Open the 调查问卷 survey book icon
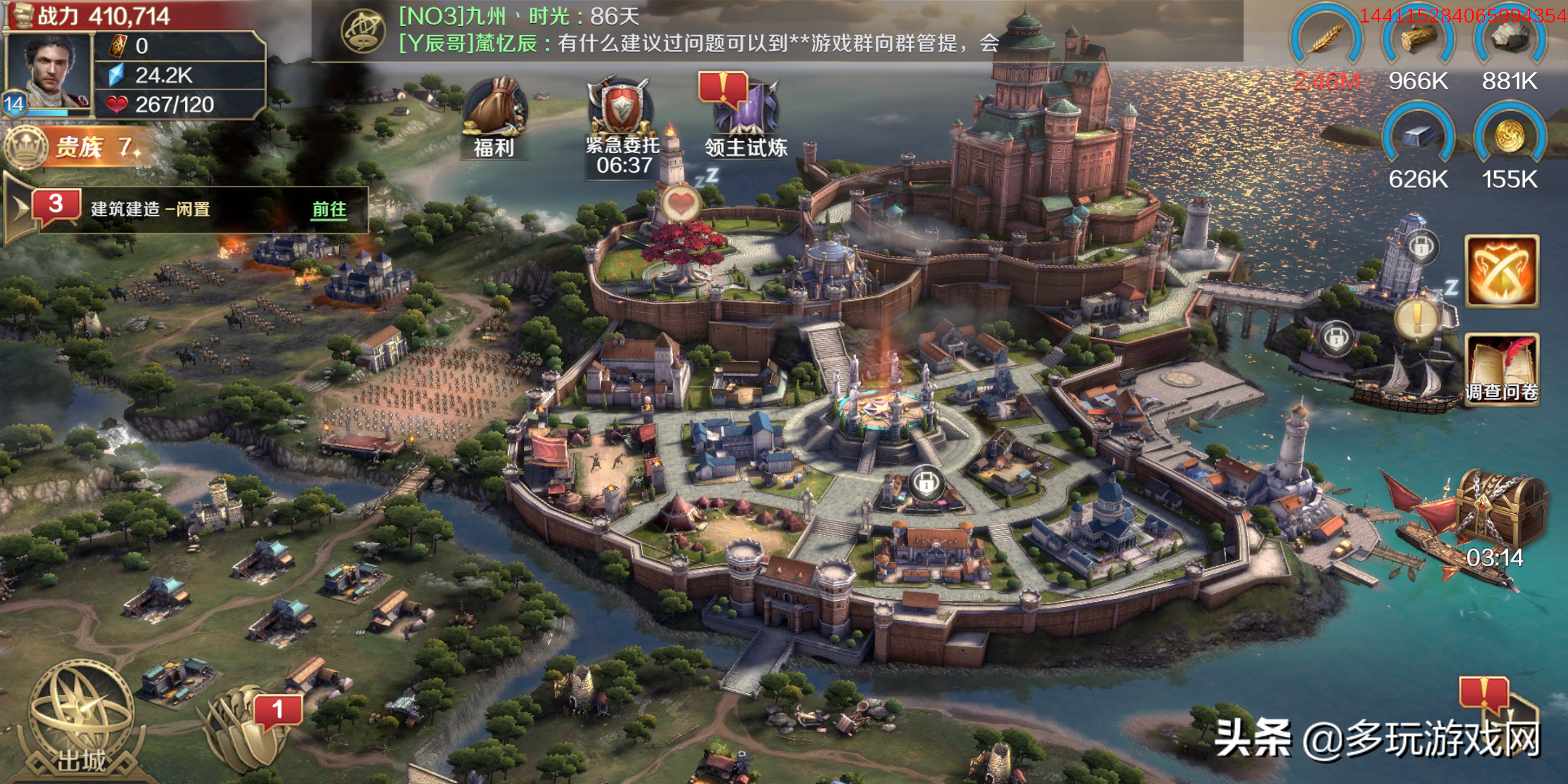This screenshot has height=784, width=1568. pyautogui.click(x=1501, y=367)
